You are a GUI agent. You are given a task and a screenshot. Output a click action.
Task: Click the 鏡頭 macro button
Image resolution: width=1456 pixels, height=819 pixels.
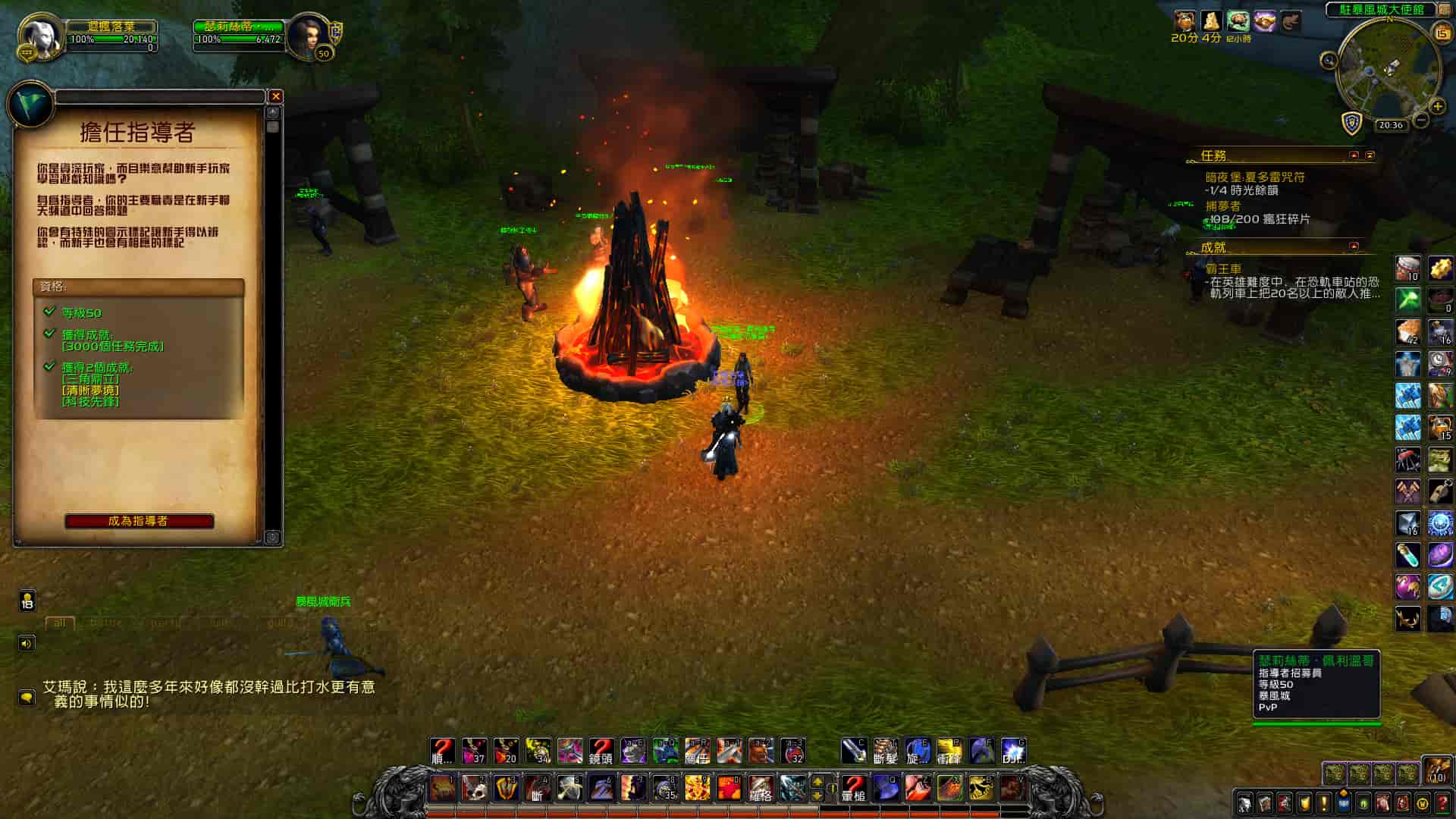click(601, 752)
